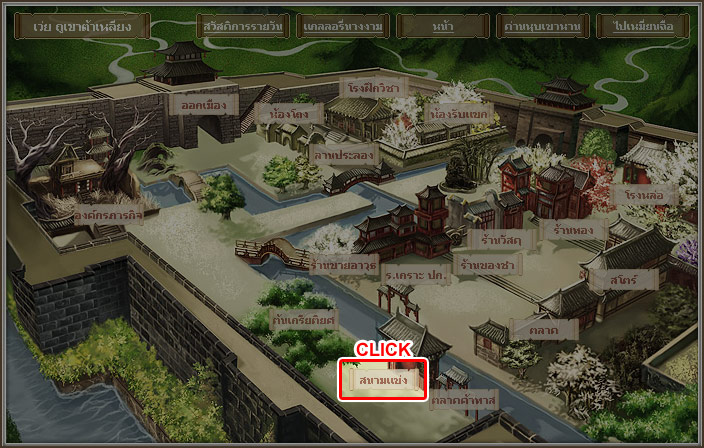Visit the โรงฝึกวิชา training hall
This screenshot has width=704, height=448.
pos(373,88)
